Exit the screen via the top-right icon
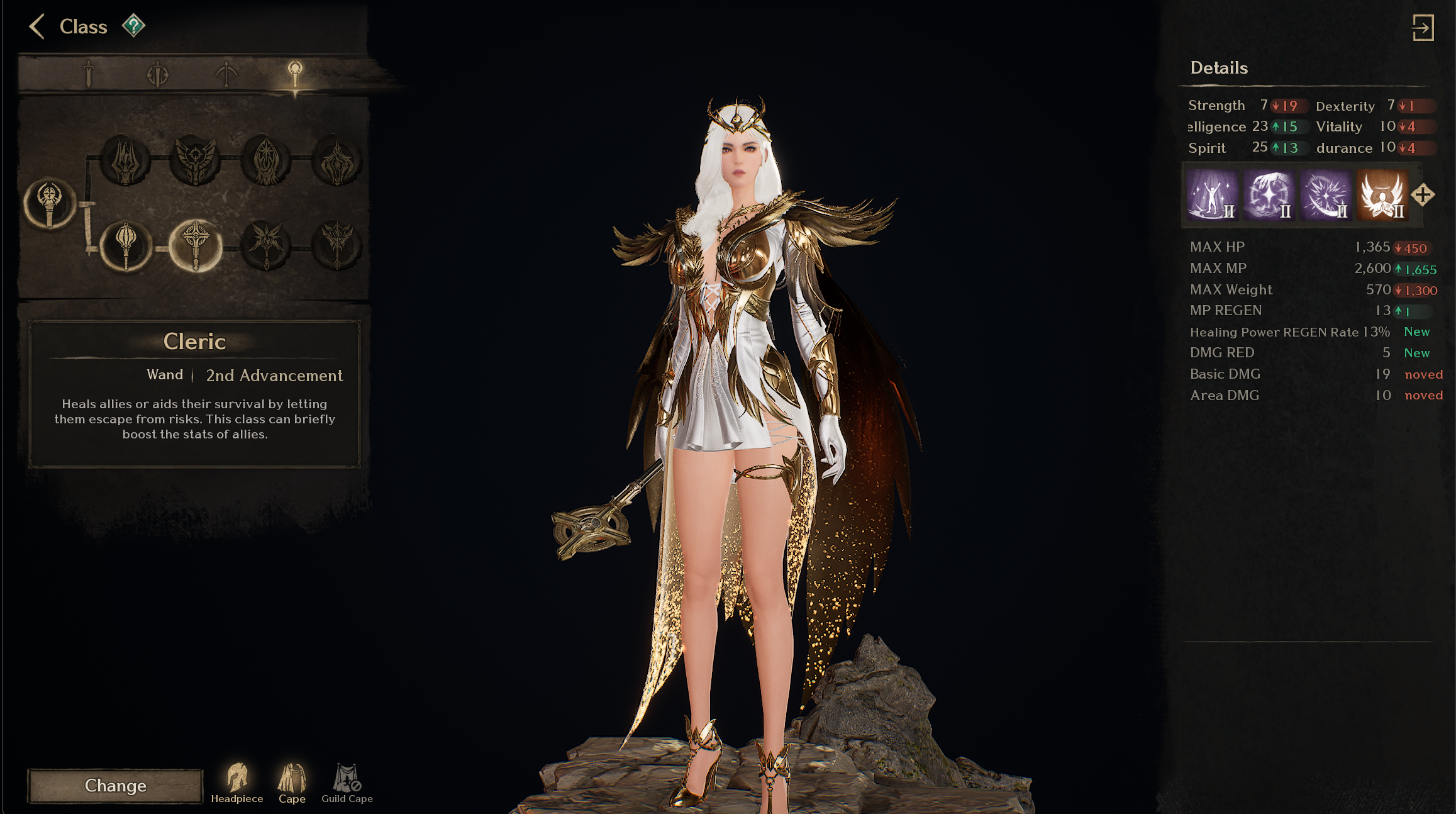1456x814 pixels. [x=1423, y=28]
